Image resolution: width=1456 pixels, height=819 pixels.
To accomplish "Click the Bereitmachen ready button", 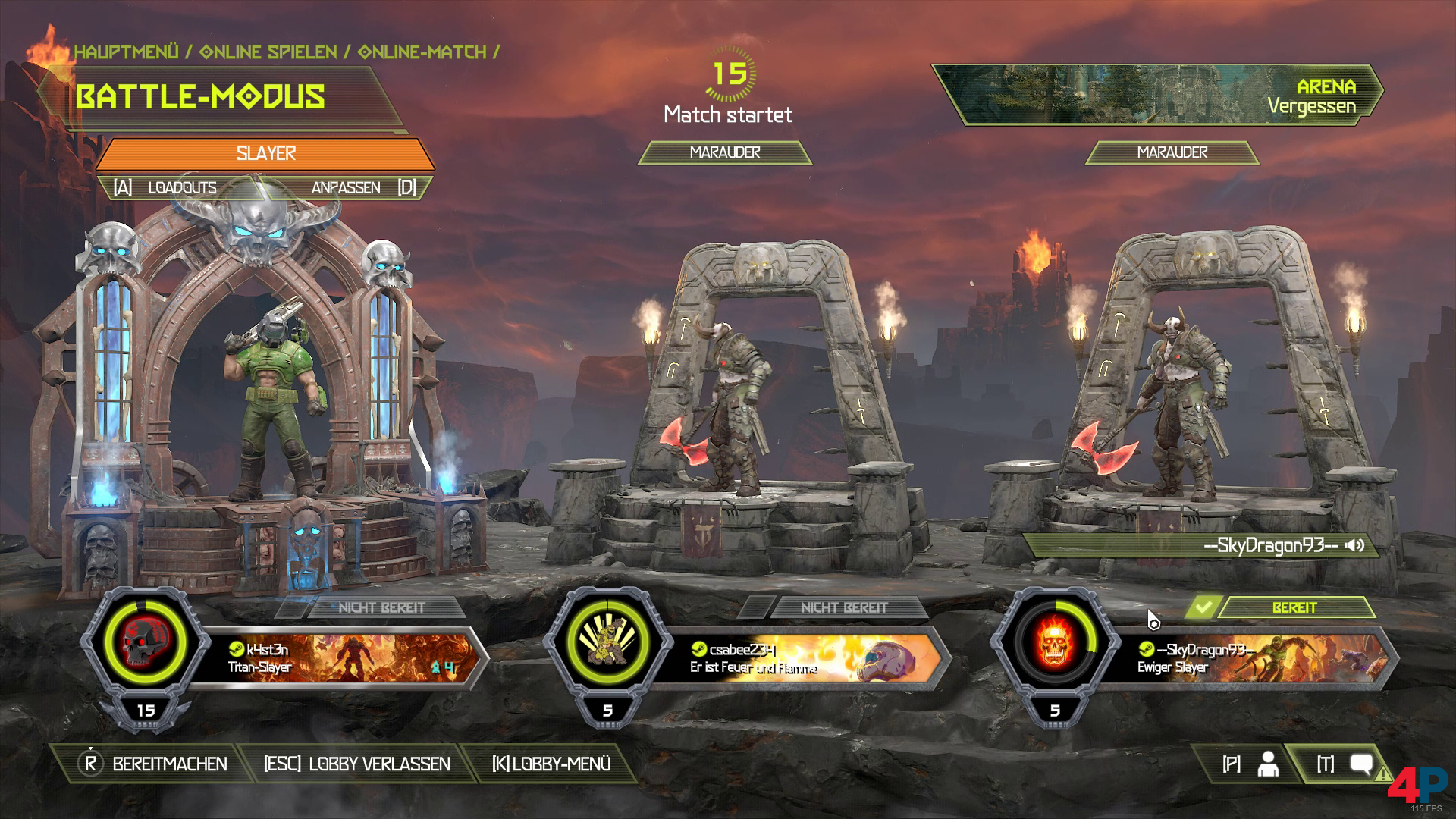I will tap(154, 764).
